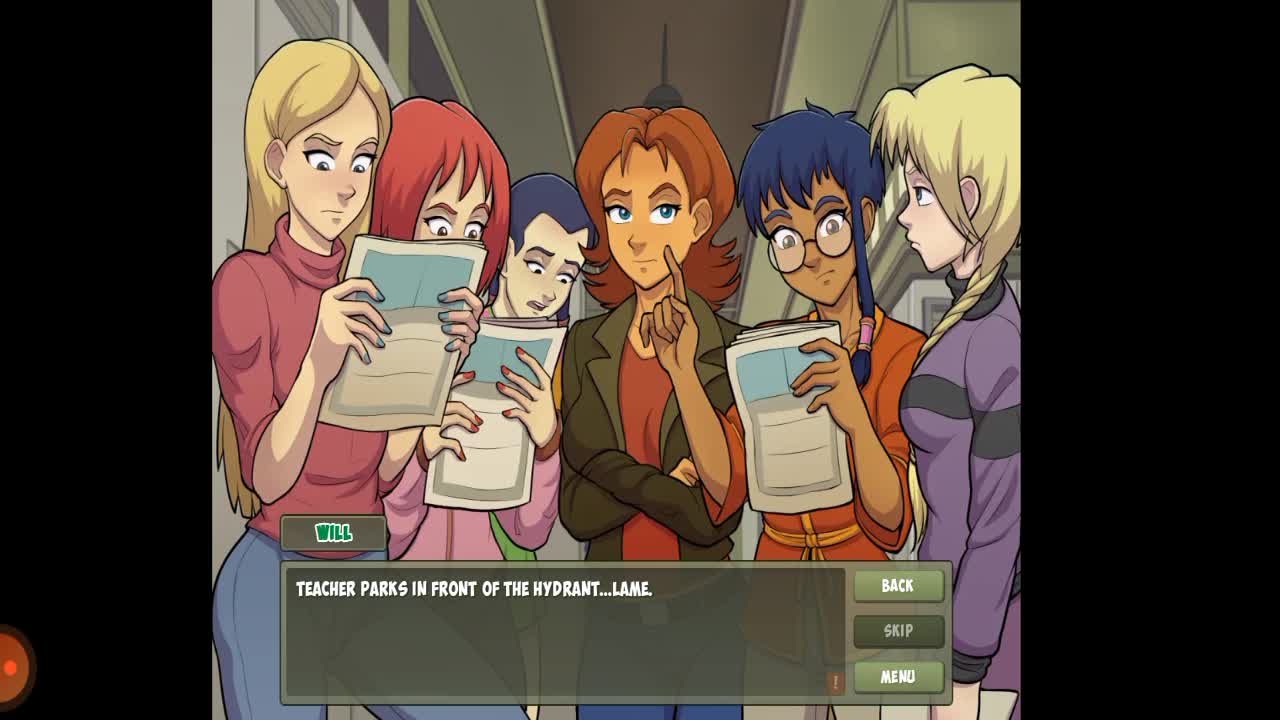1280x720 pixels.
Task: Skip the dialogue with Skip
Action: tap(898, 631)
